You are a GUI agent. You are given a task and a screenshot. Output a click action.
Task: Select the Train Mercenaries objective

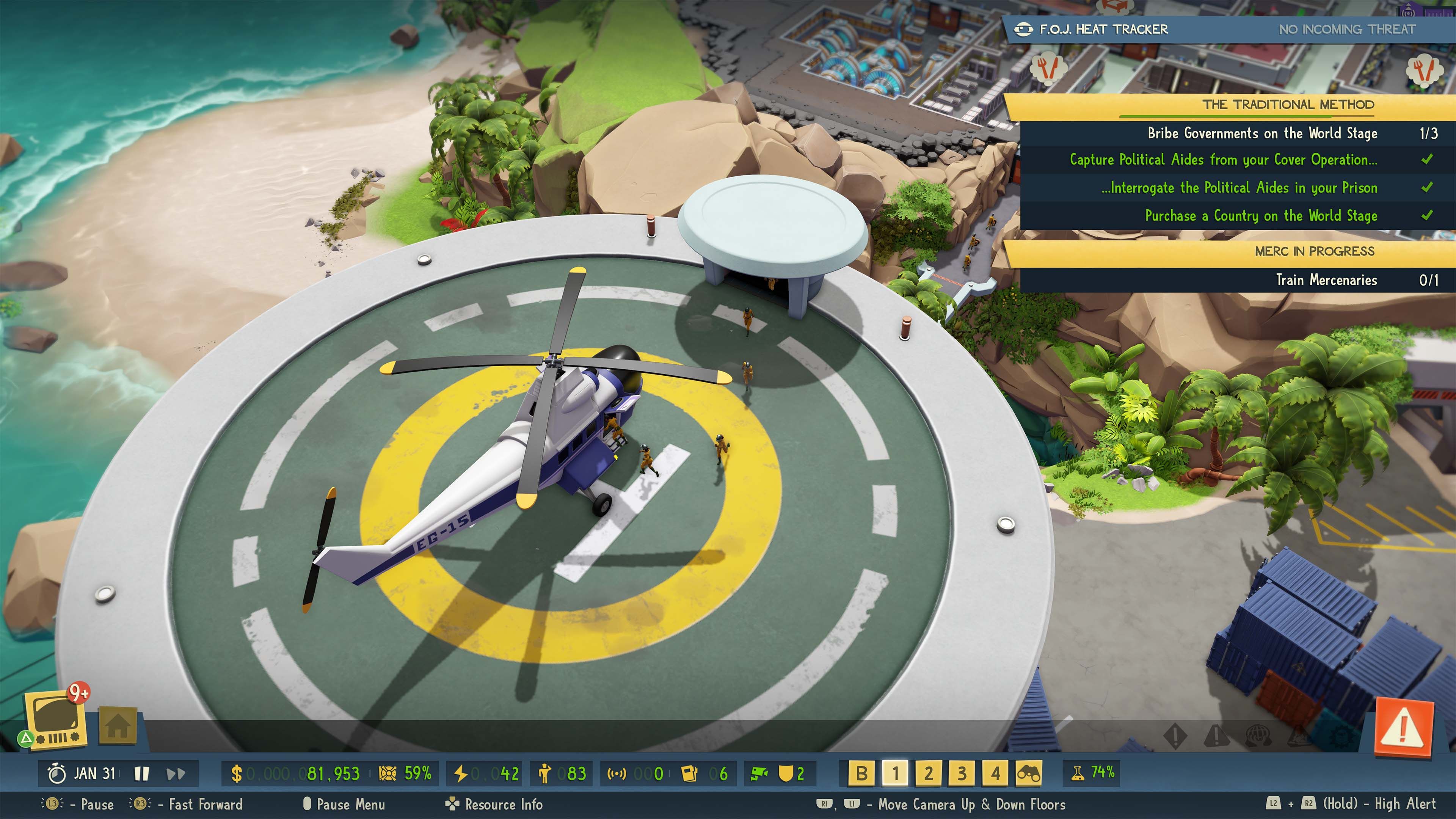1326,280
